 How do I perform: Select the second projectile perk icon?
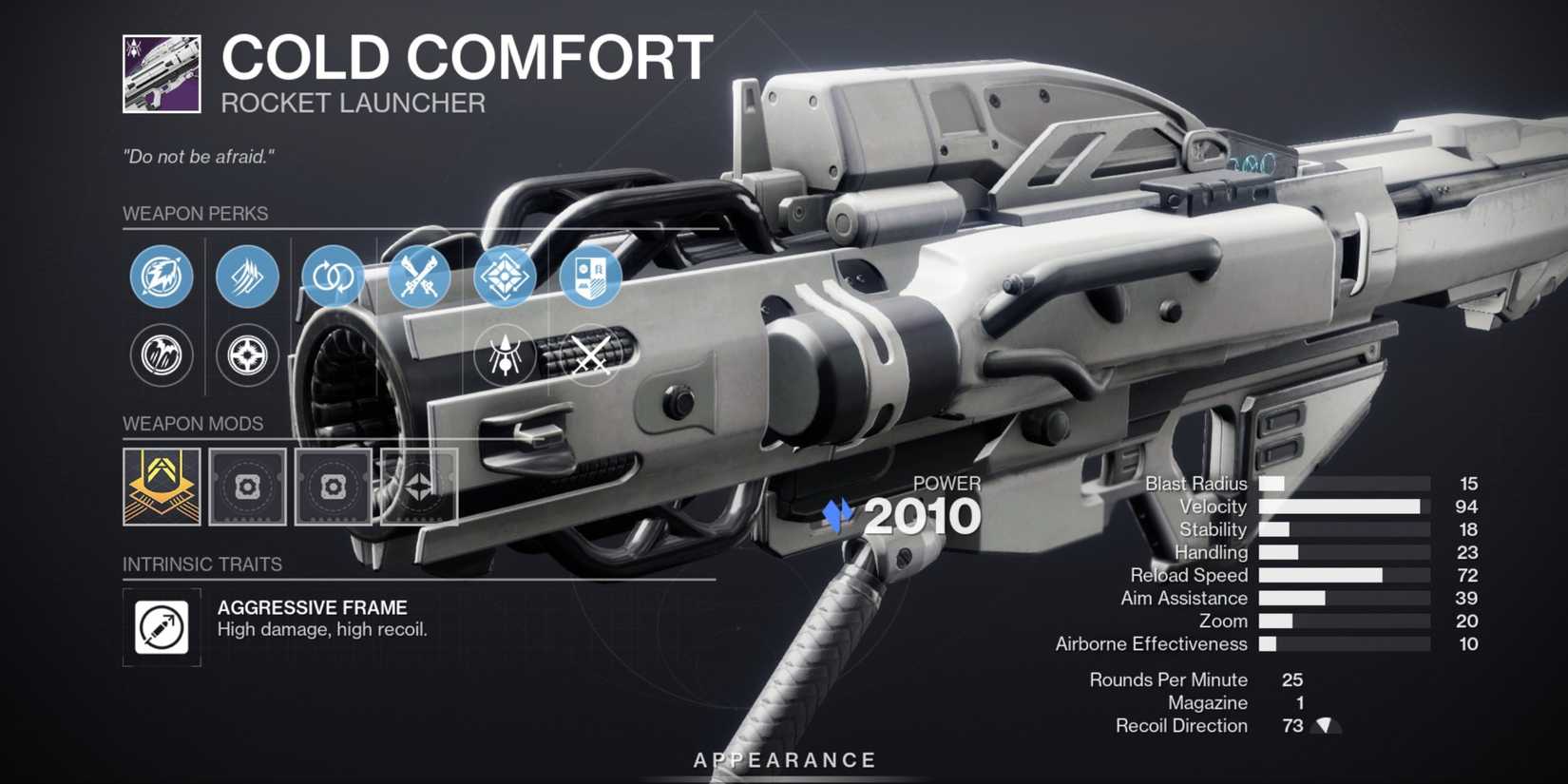click(x=246, y=277)
